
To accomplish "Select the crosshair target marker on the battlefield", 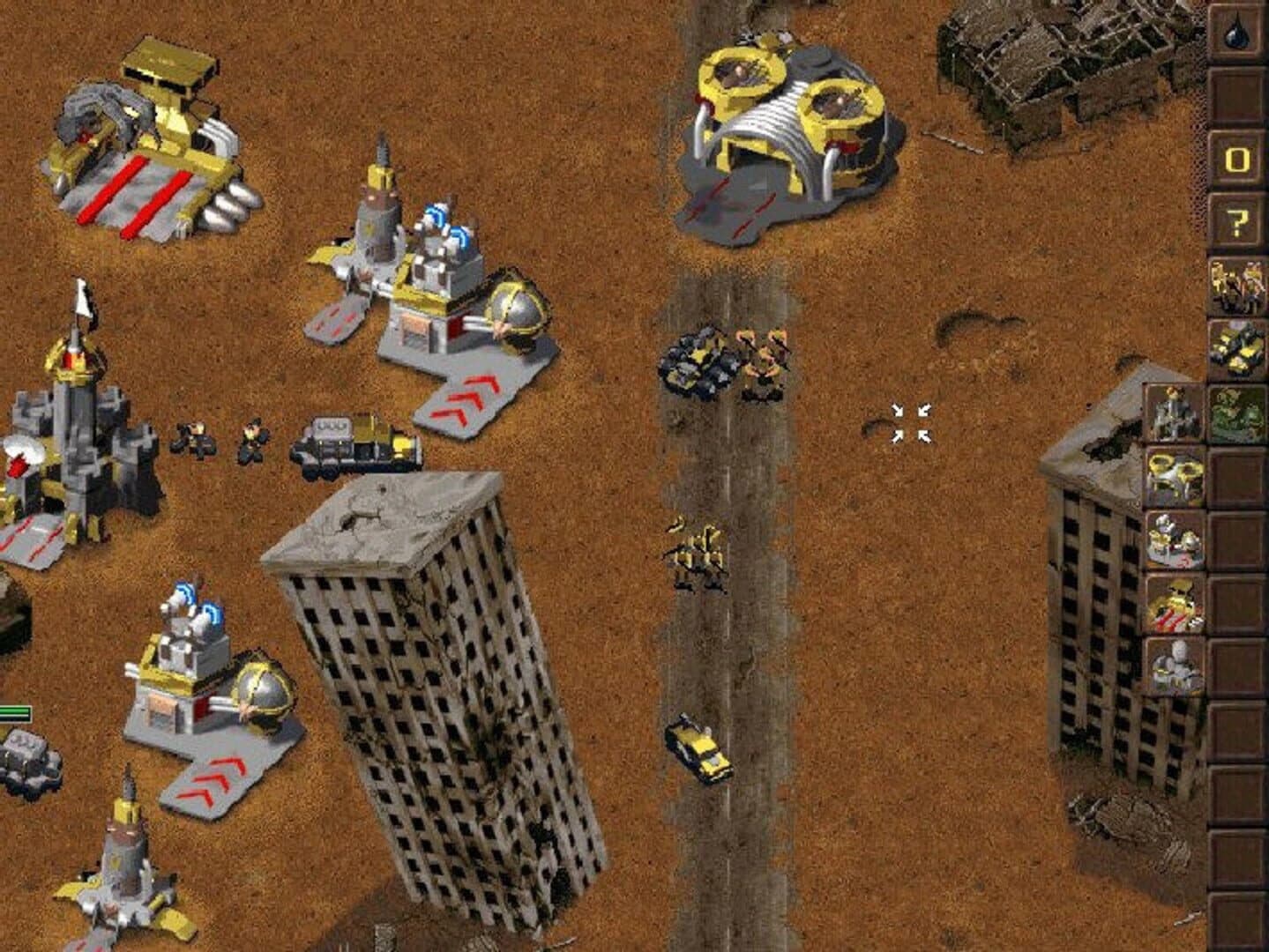I will point(913,421).
